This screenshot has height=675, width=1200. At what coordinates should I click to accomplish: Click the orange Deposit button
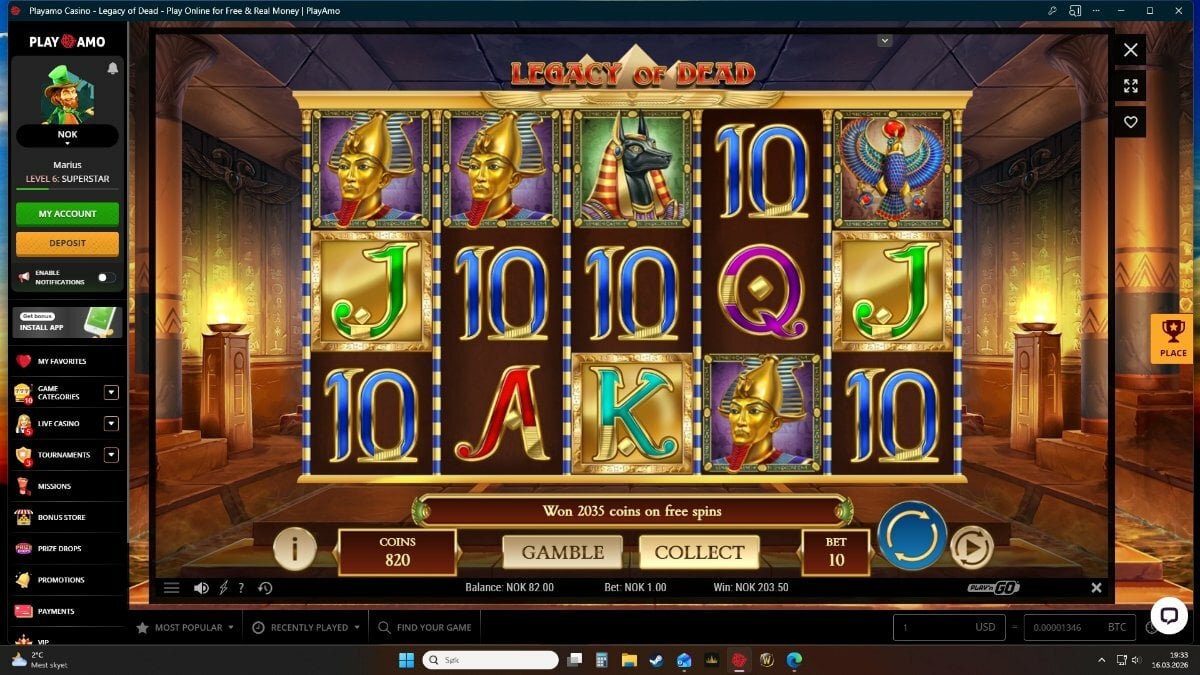coord(67,243)
